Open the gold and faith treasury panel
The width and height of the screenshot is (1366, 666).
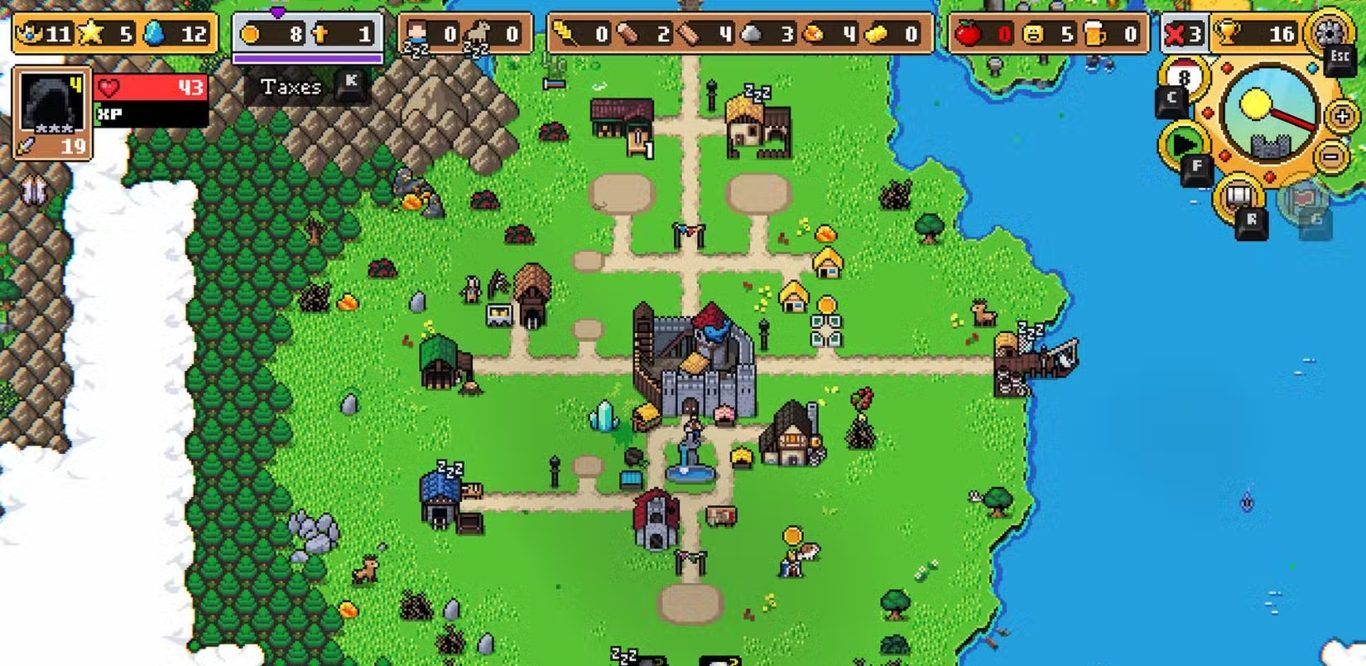click(308, 34)
